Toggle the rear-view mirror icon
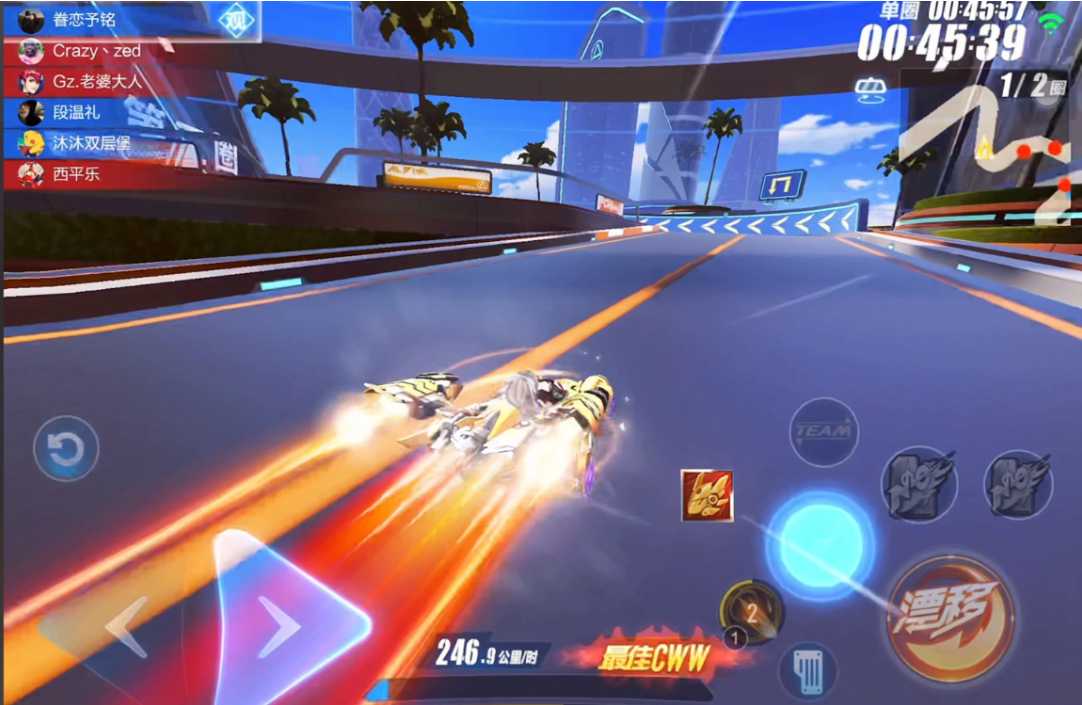Viewport: 1082px width, 705px height. pos(868,90)
